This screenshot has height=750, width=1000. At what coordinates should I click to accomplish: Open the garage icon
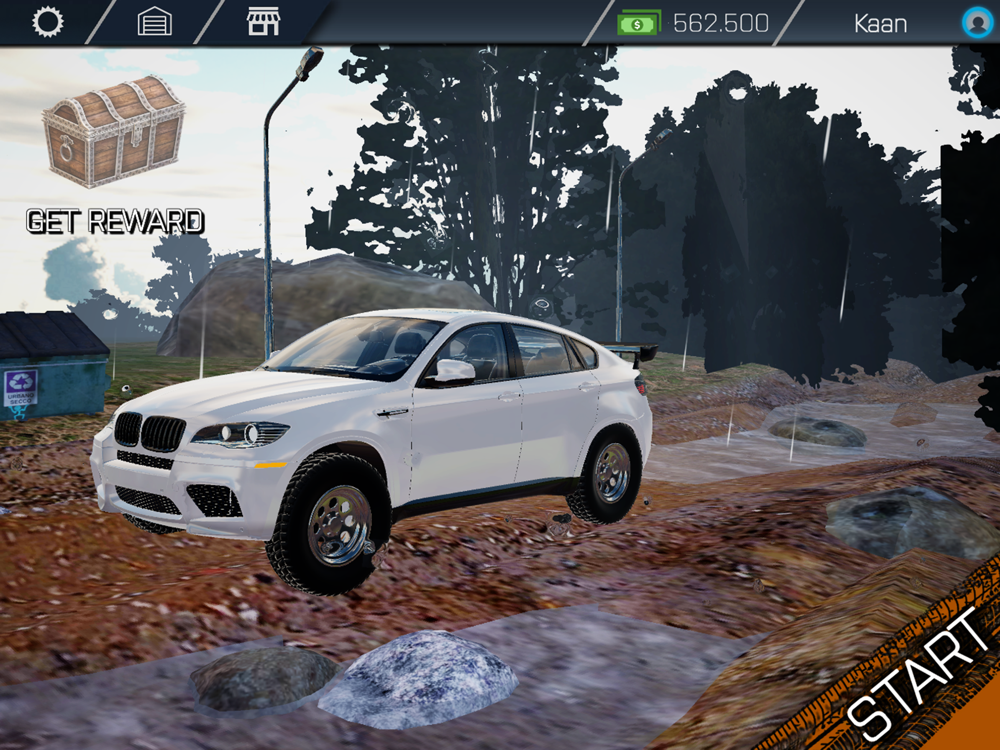154,22
